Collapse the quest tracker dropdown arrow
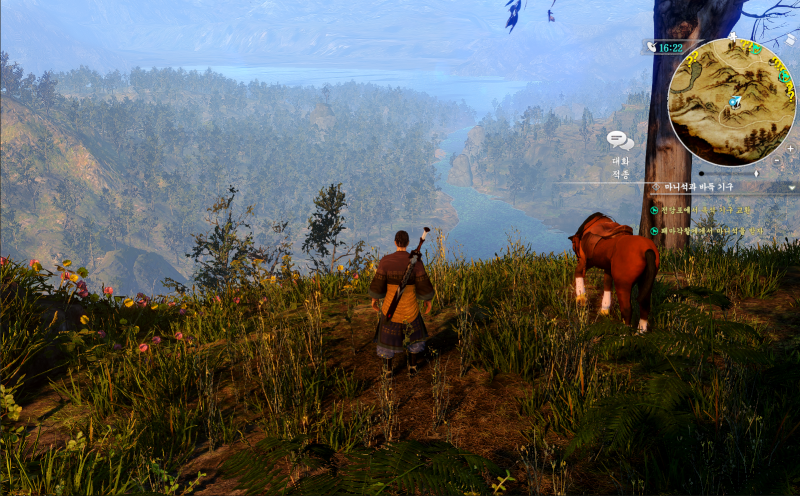This screenshot has height=496, width=800. point(791,187)
